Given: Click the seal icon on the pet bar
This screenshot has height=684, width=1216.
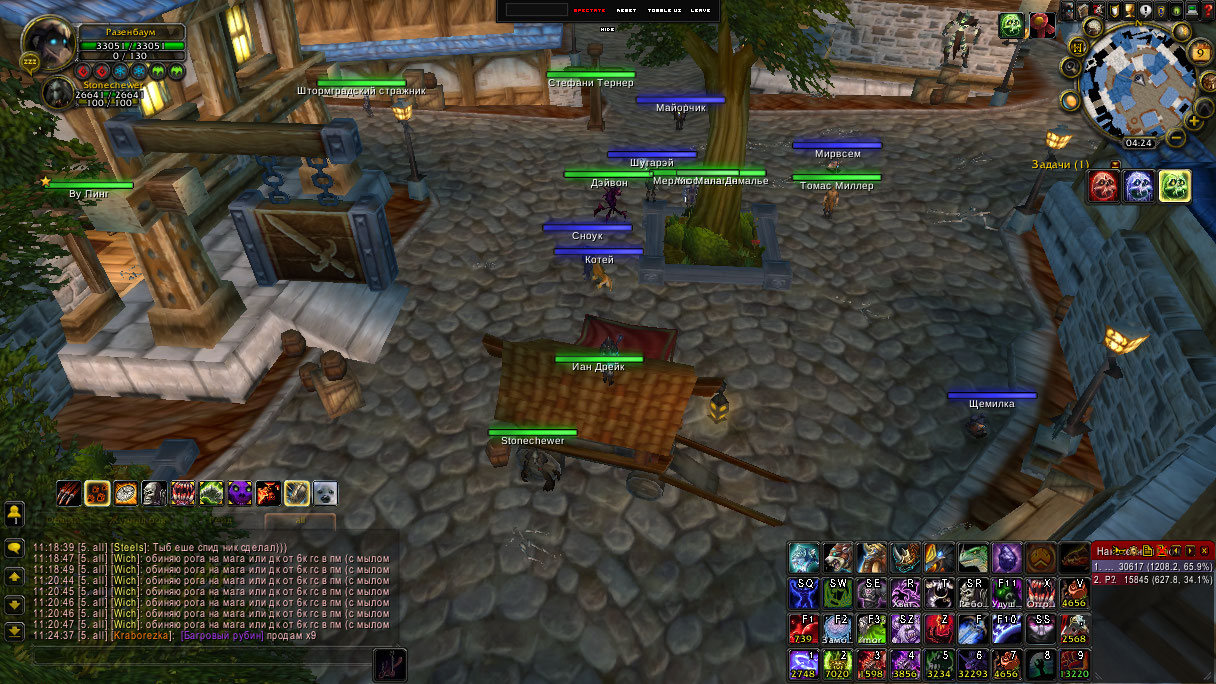Looking at the screenshot, I should coord(325,493).
